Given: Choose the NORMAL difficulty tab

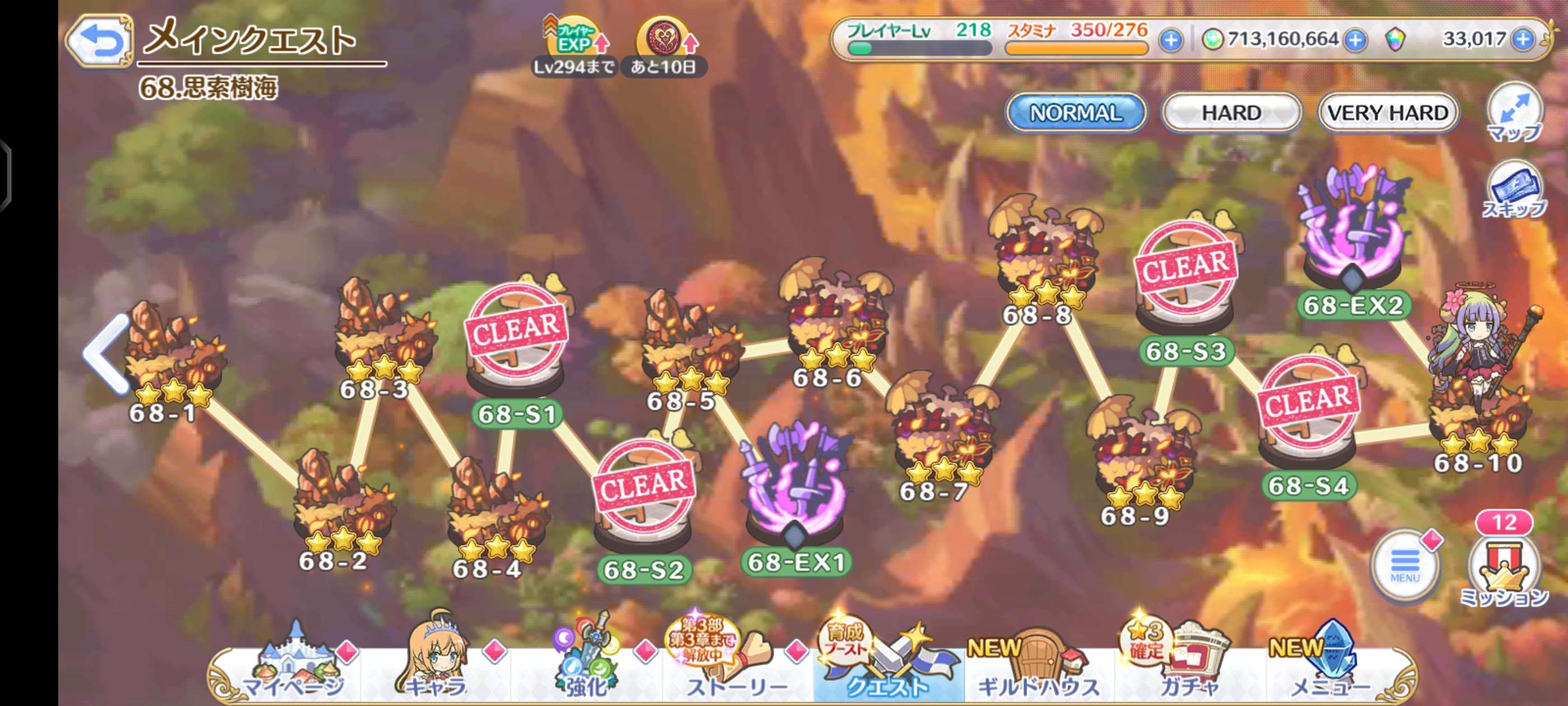Looking at the screenshot, I should [1076, 113].
